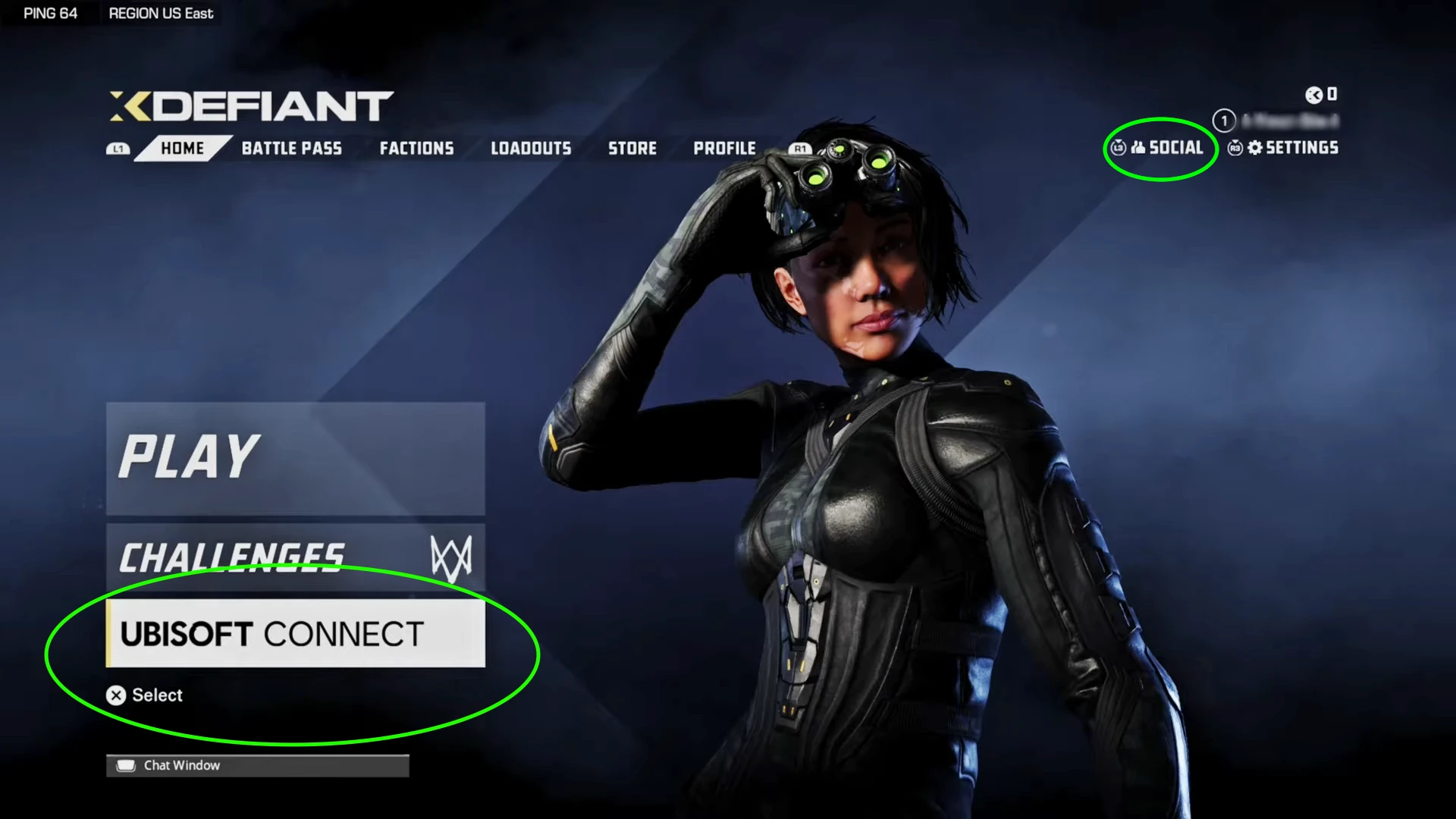Screen dimensions: 1456x819
Task: Select the Loadouts tab
Action: click(531, 149)
